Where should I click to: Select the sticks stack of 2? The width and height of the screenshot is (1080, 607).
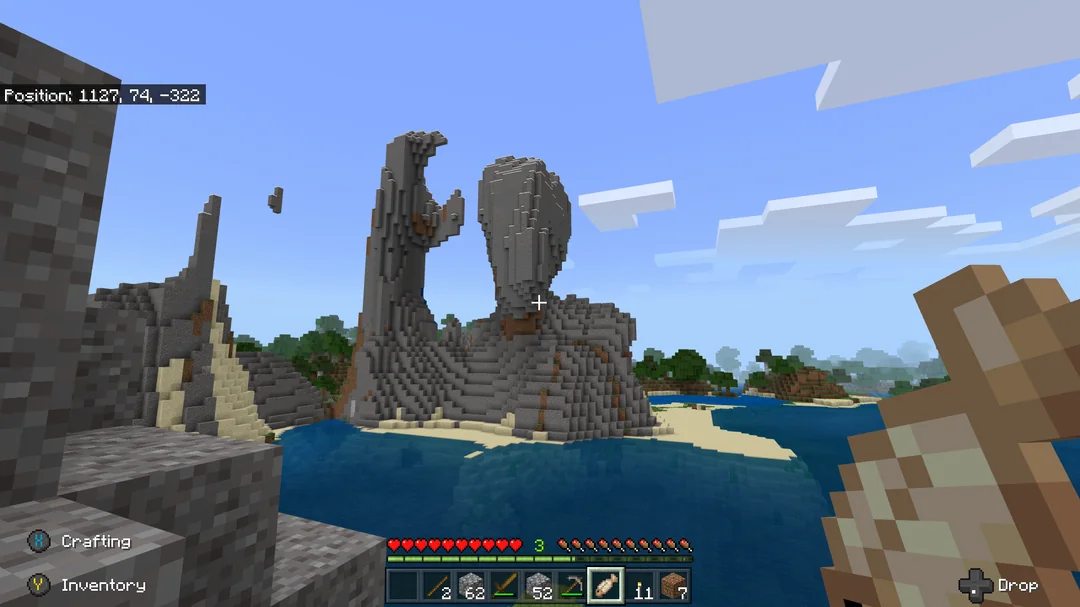[x=437, y=586]
